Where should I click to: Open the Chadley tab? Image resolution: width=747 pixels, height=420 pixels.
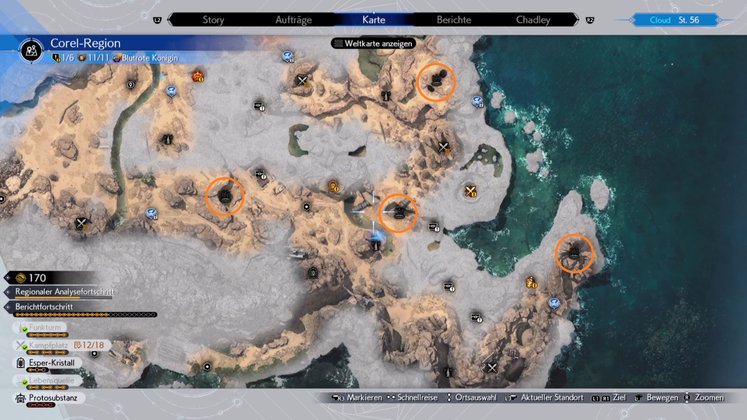click(x=533, y=19)
